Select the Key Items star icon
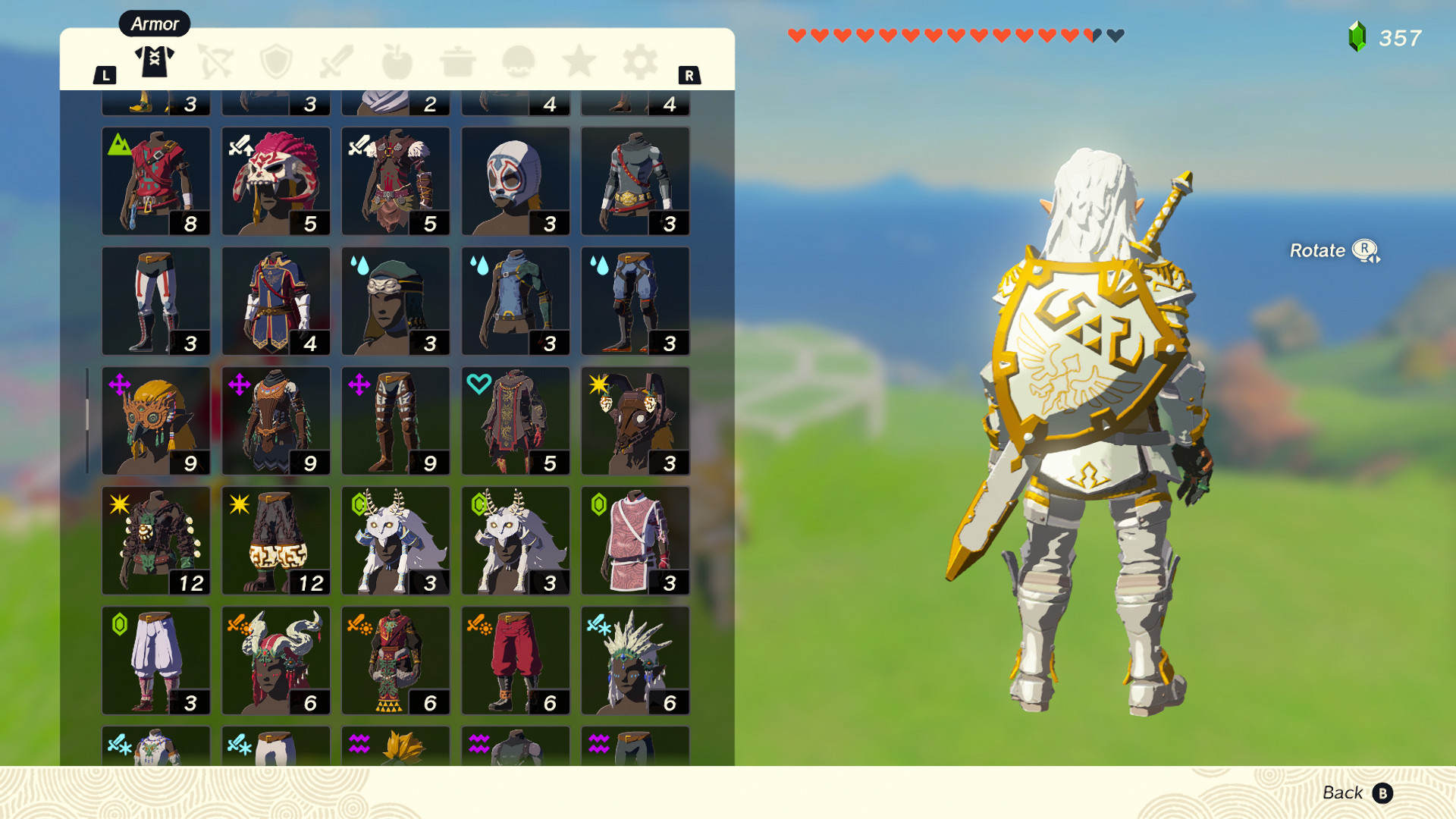Viewport: 1456px width, 819px height. [579, 62]
